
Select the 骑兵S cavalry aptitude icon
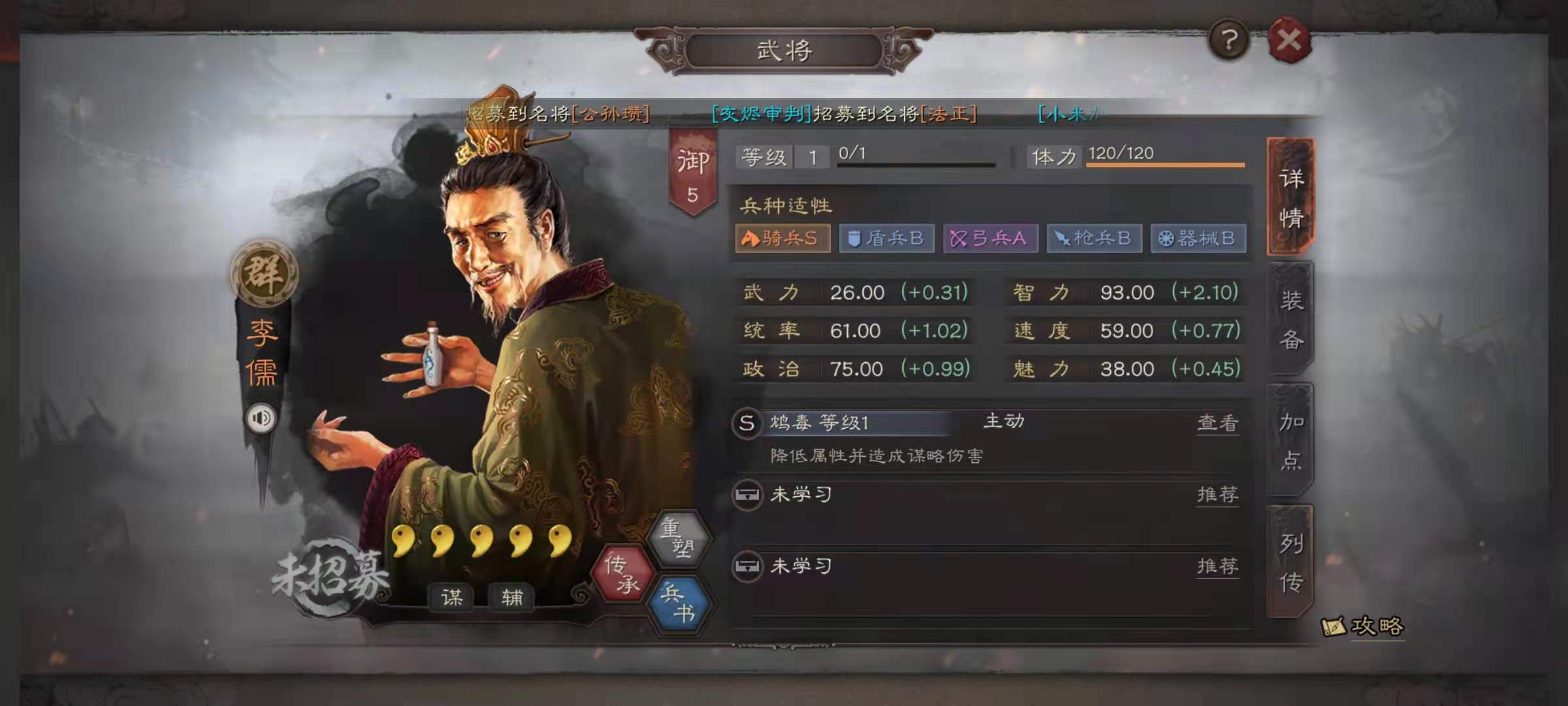pos(782,239)
